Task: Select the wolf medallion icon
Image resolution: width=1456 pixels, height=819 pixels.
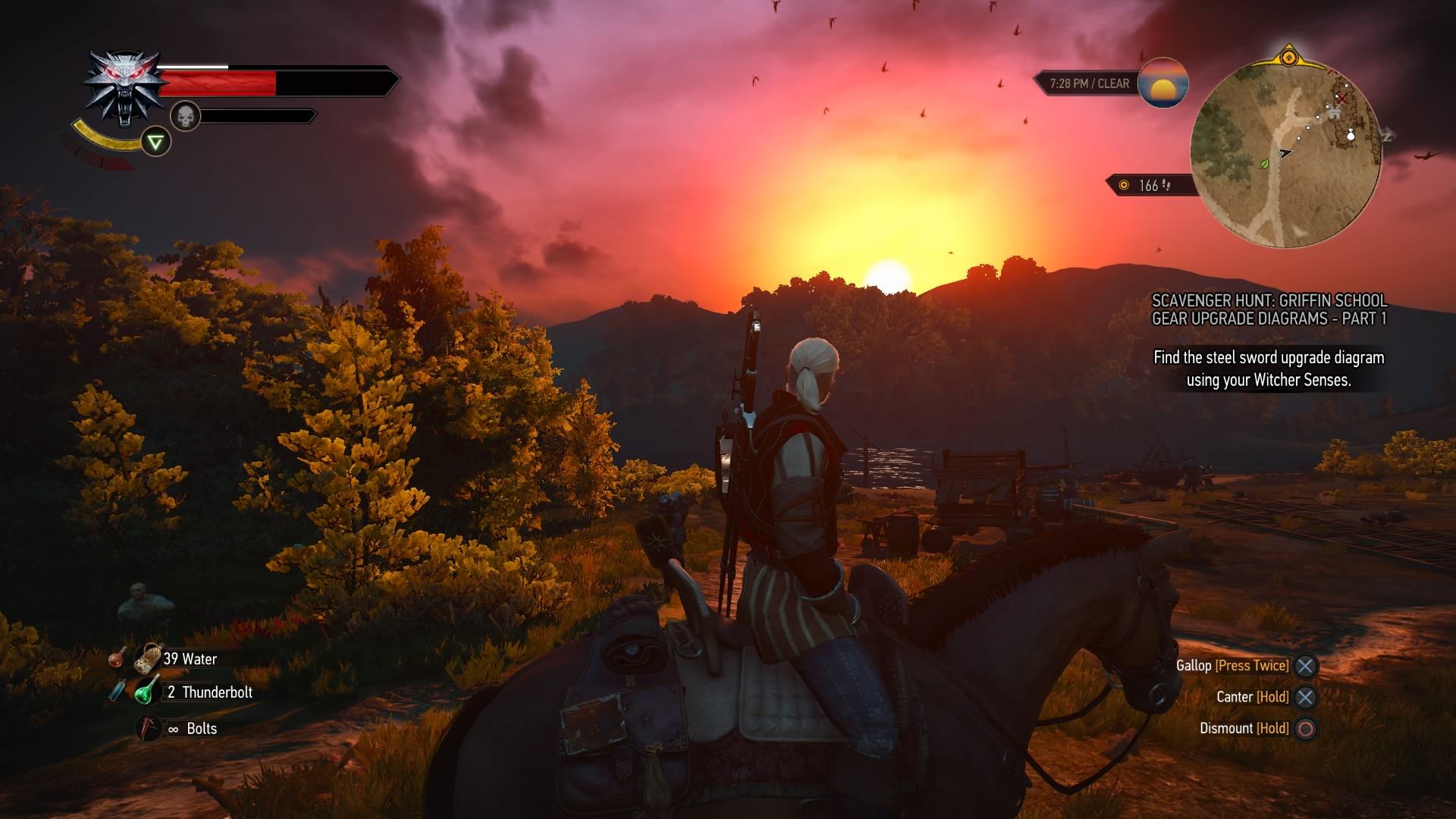Action: coord(125,87)
